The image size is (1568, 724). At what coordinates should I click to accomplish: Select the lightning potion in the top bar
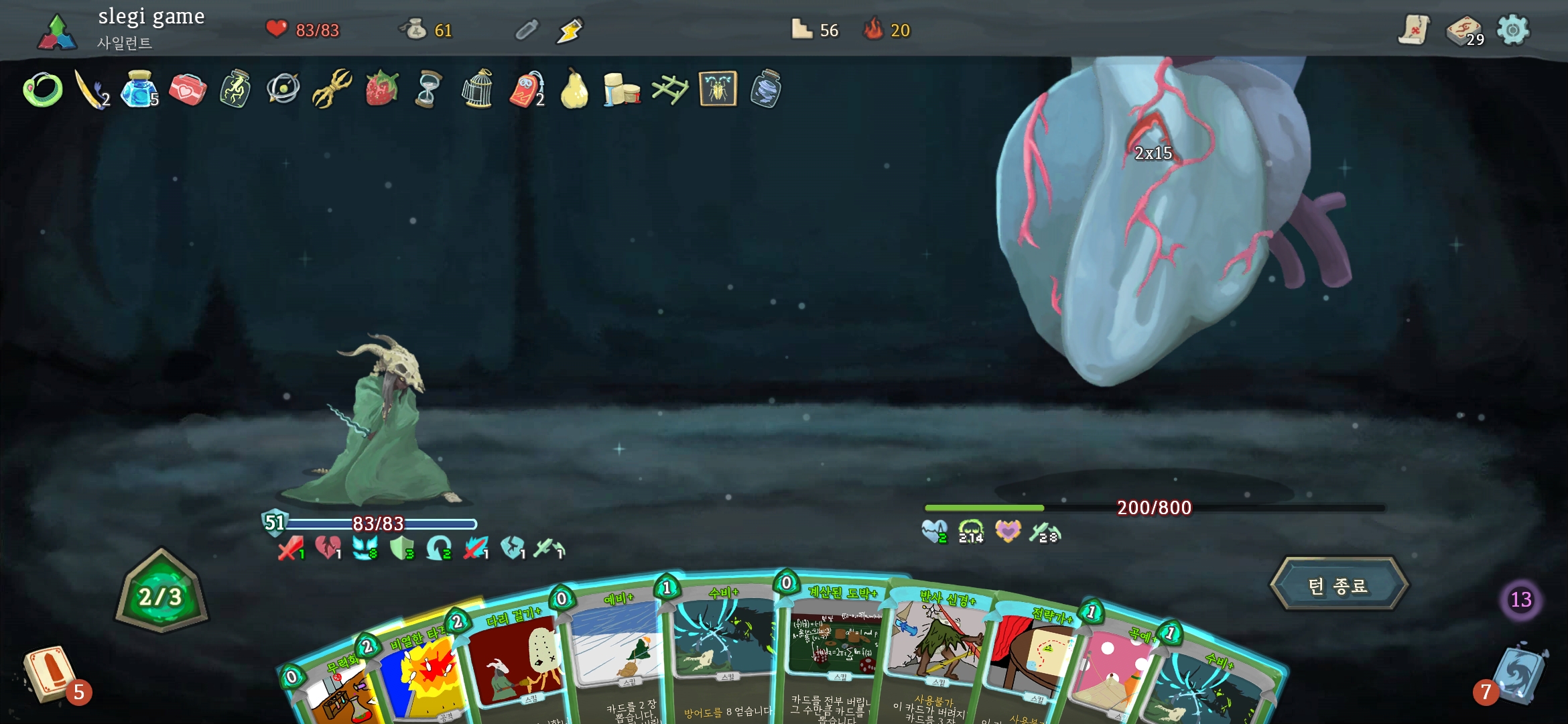[x=570, y=31]
